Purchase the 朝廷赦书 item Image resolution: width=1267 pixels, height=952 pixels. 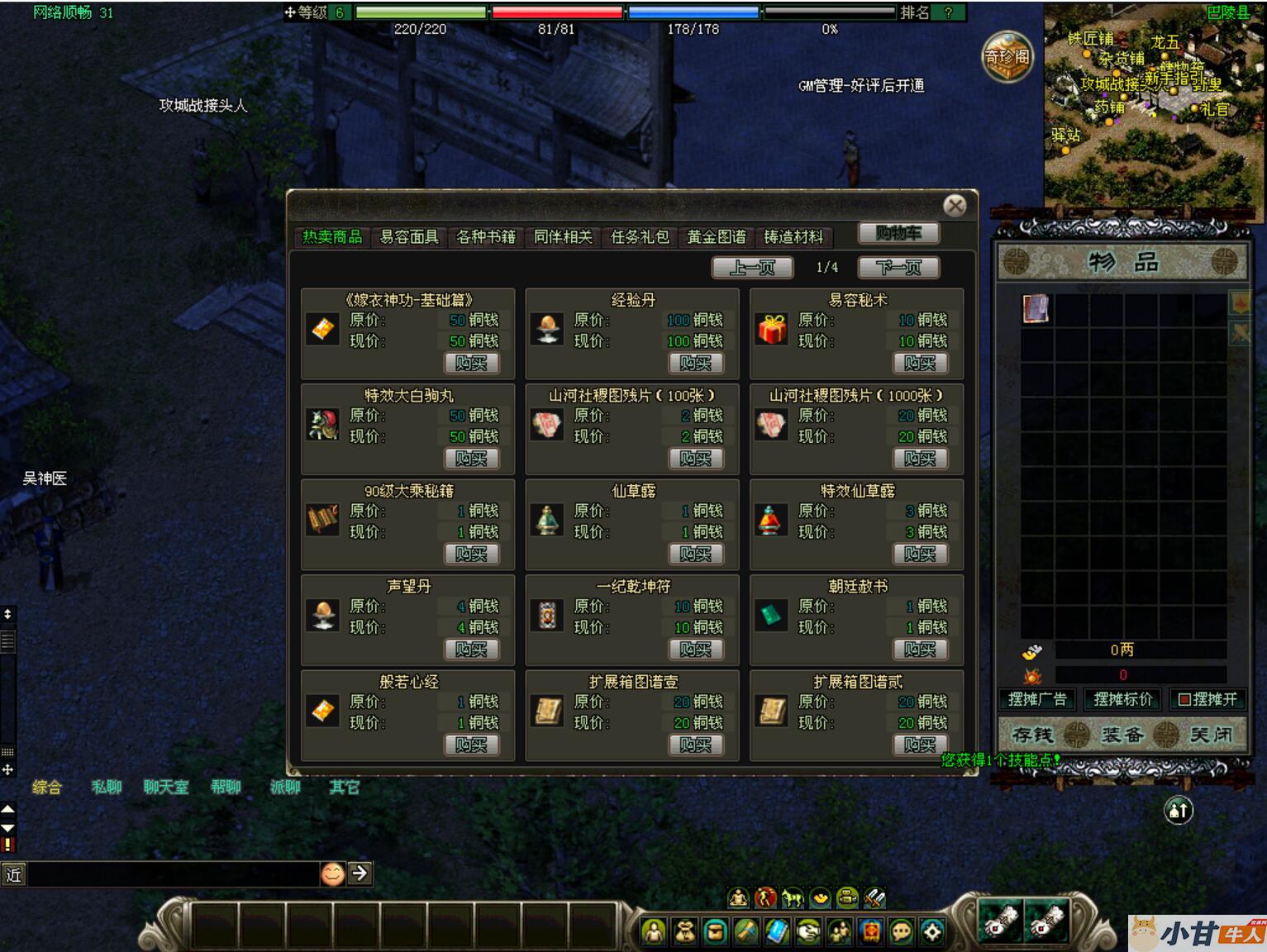coord(919,650)
